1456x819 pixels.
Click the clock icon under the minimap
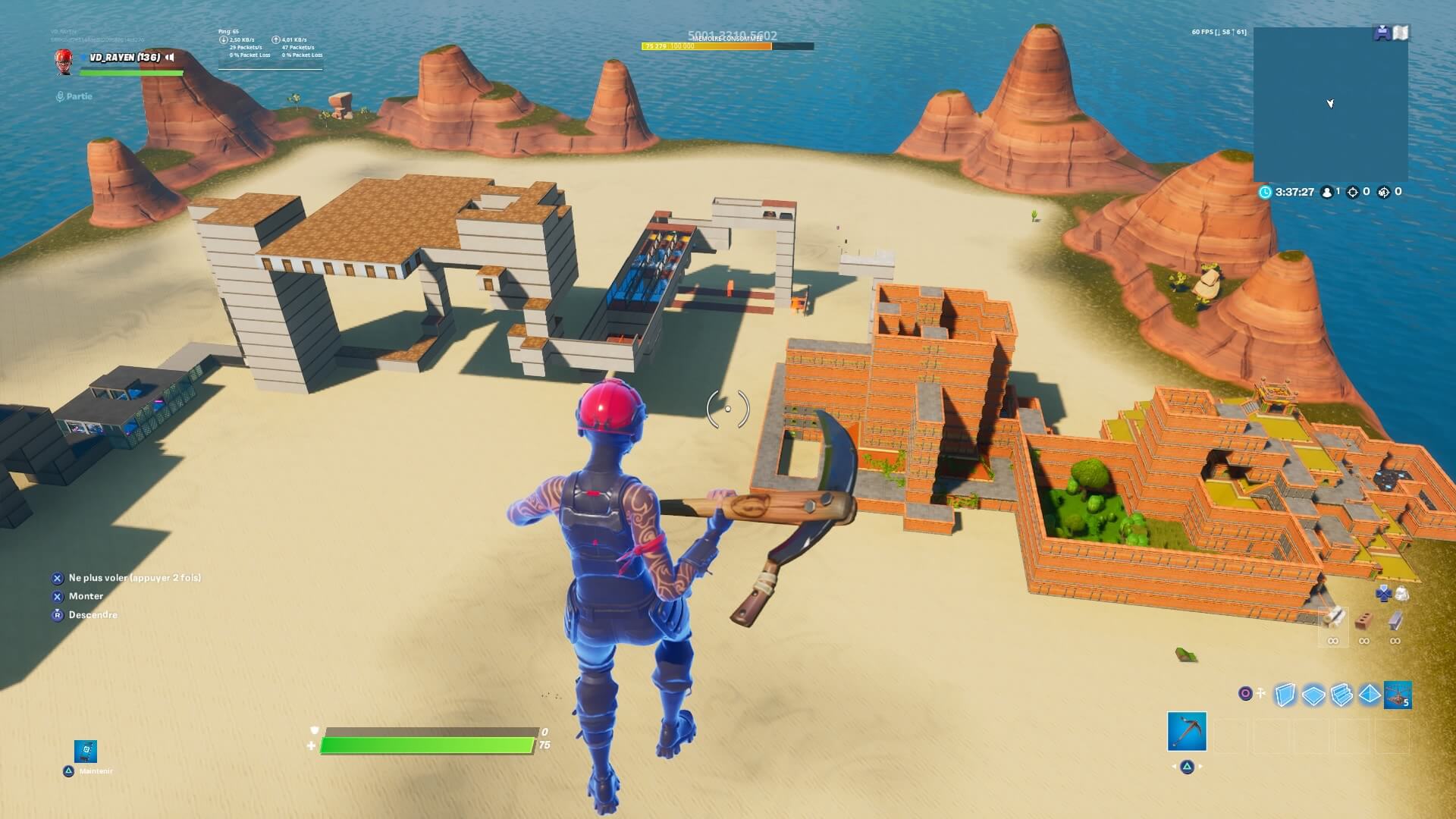pos(1265,192)
